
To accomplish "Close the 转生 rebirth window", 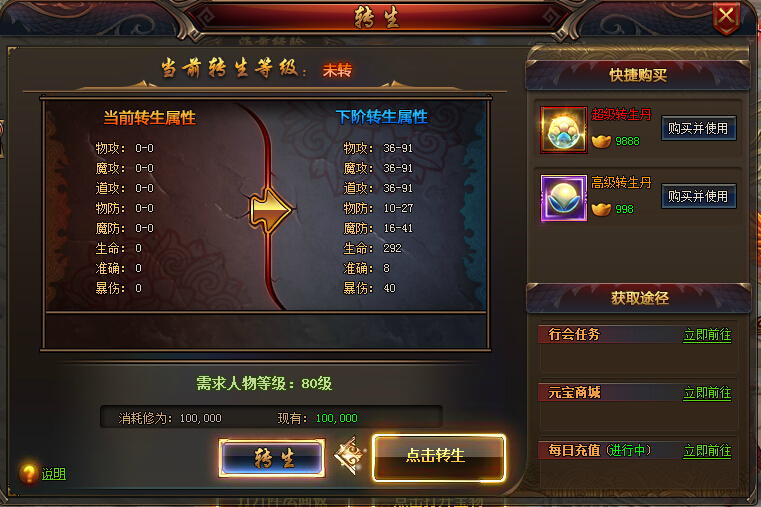I will coord(727,15).
